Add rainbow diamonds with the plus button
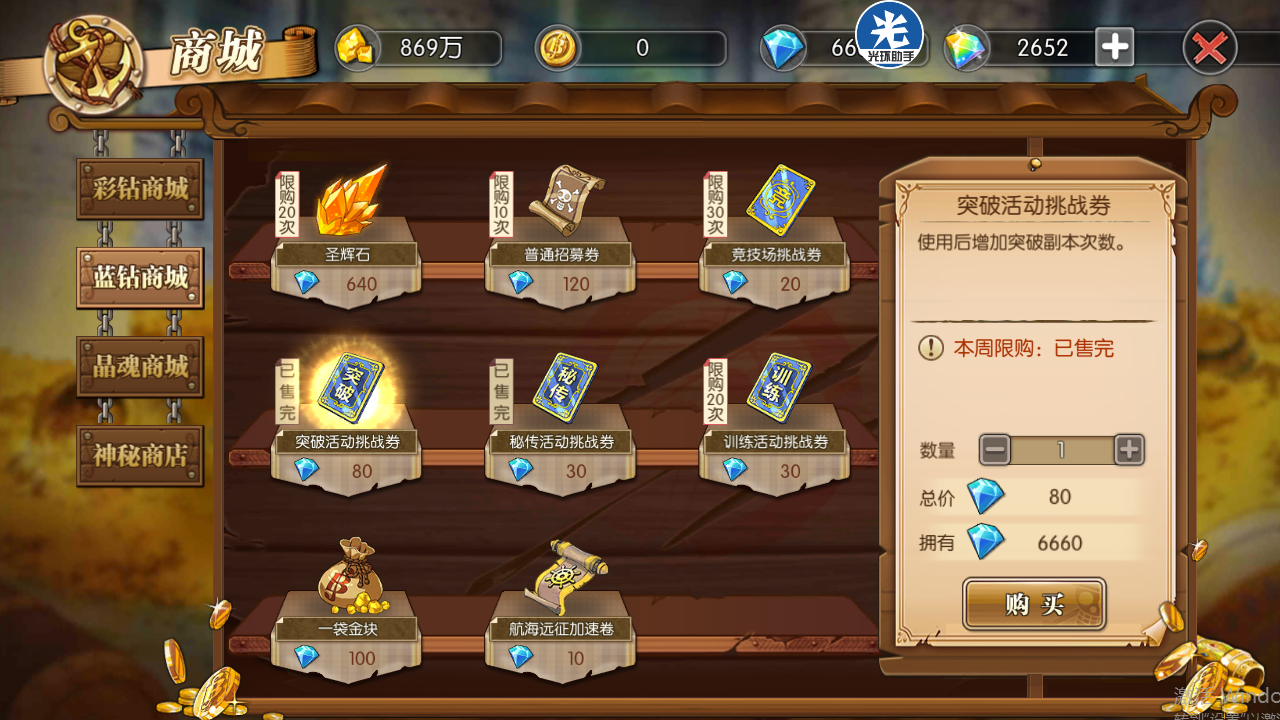The image size is (1280, 720). pyautogui.click(x=1115, y=47)
